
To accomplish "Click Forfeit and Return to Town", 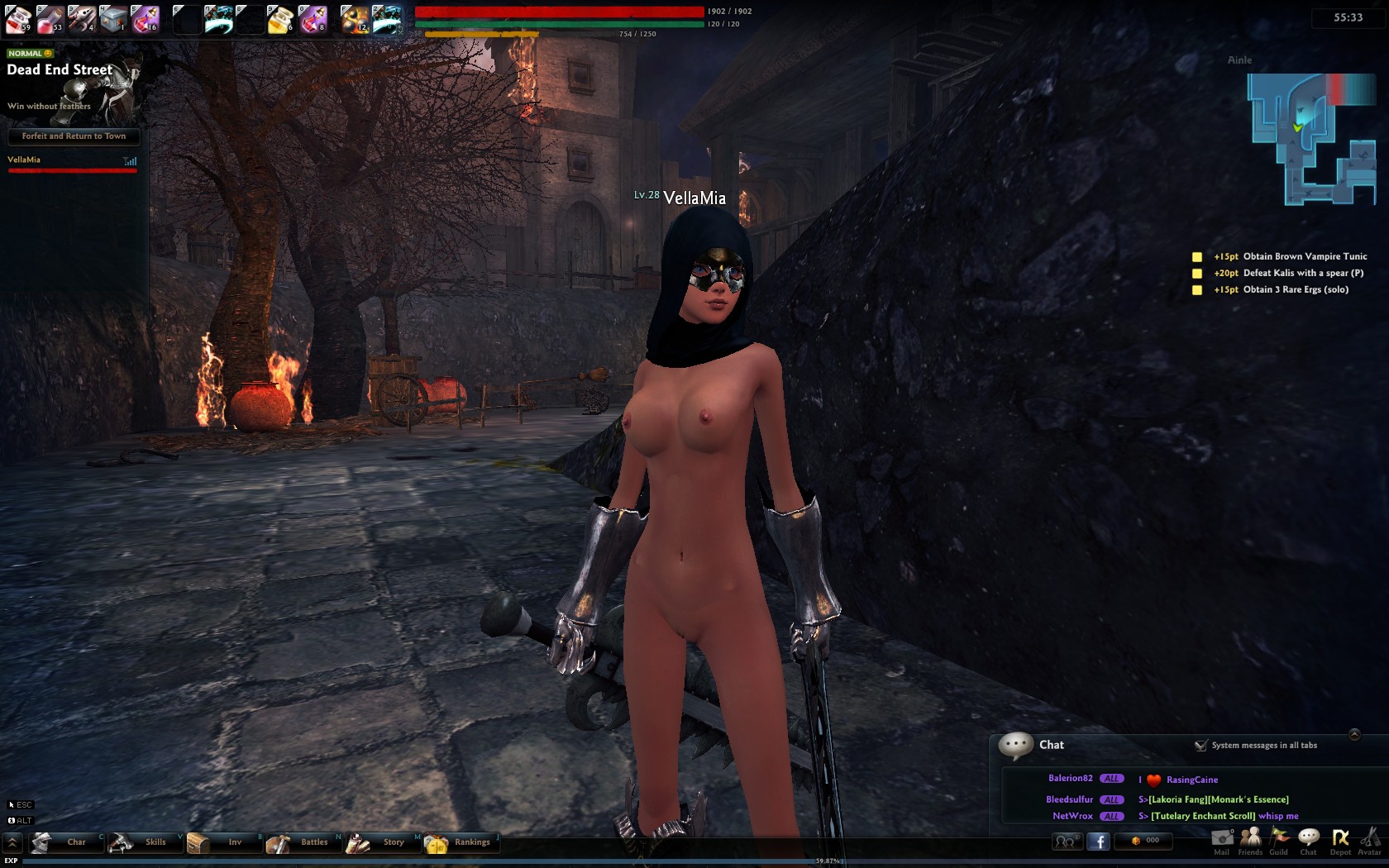I will coord(74,136).
